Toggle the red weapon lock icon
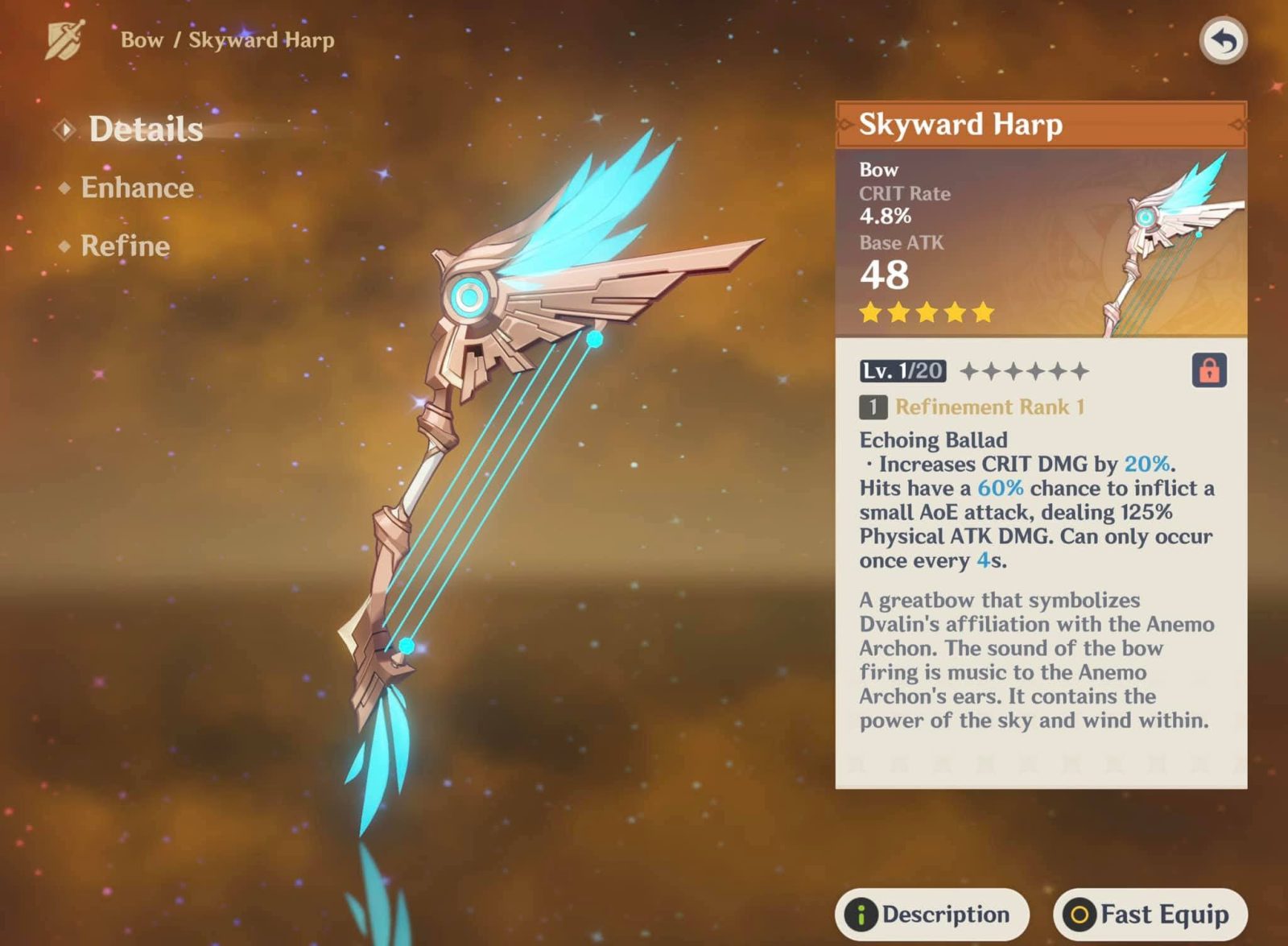 (1209, 370)
